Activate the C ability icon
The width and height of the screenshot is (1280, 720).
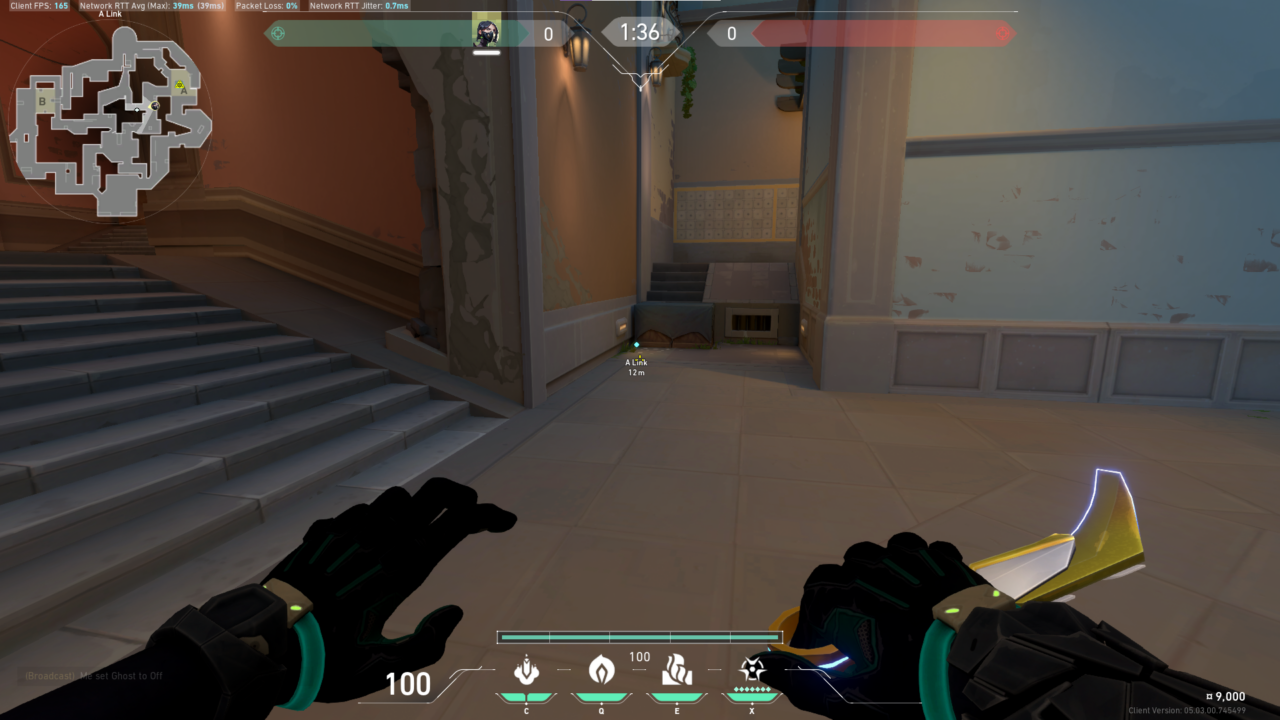point(527,669)
